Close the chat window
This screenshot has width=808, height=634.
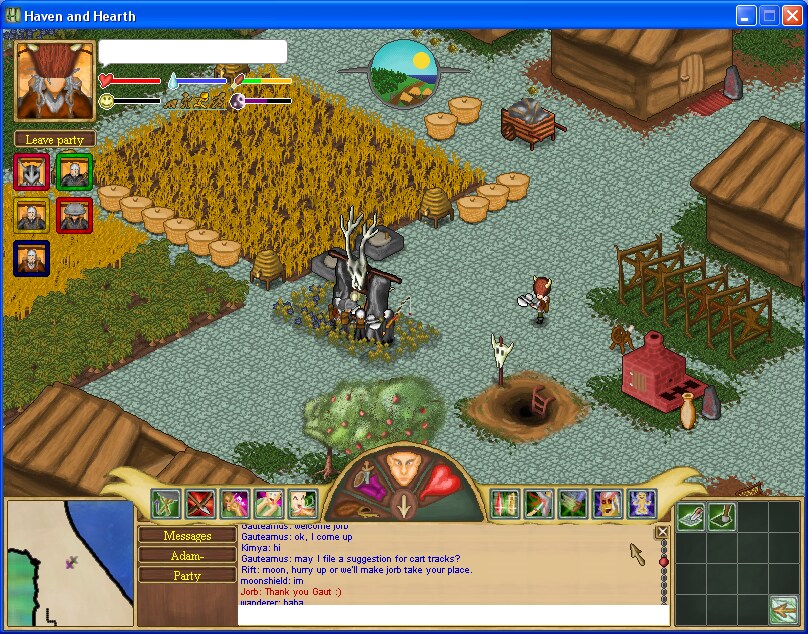(x=662, y=533)
